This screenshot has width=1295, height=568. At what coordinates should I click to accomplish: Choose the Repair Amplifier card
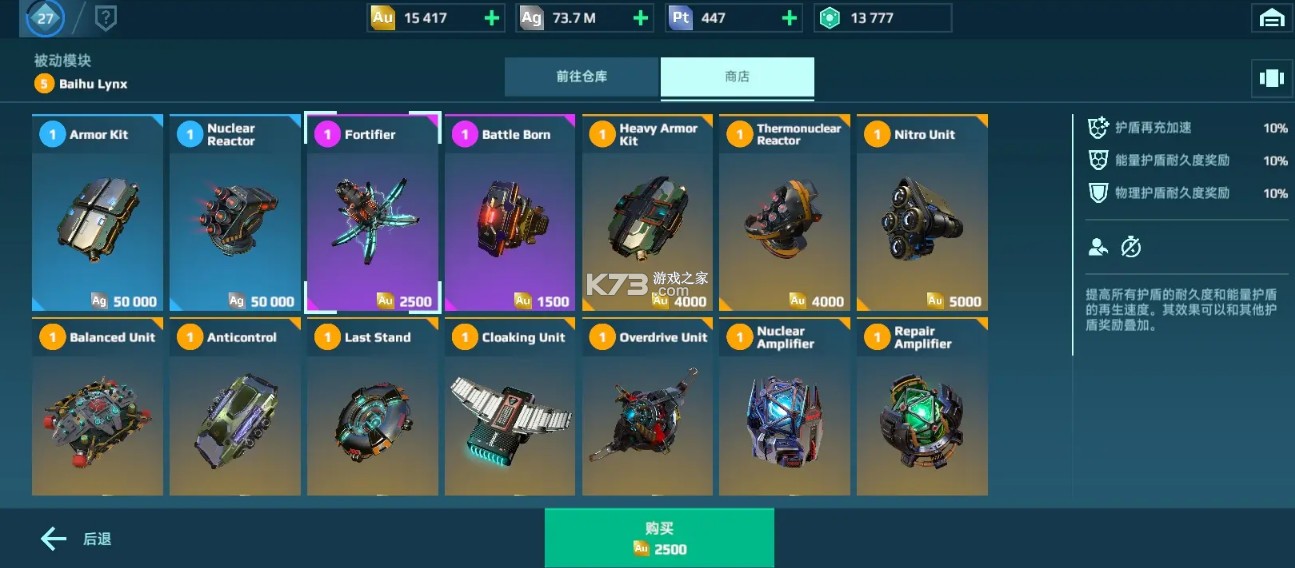click(x=922, y=408)
